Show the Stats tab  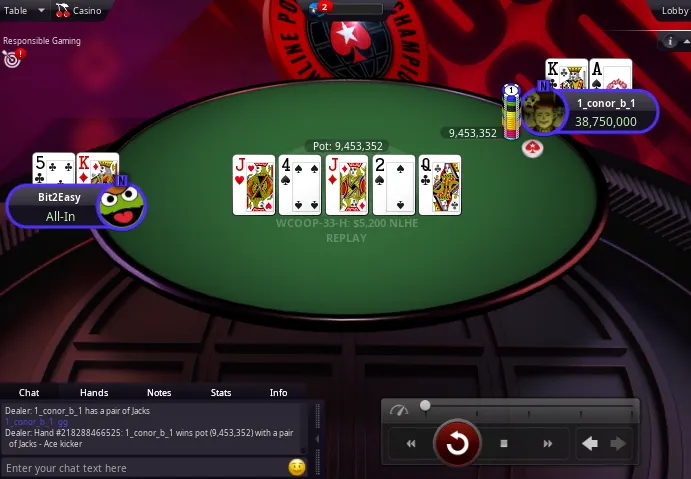click(x=221, y=393)
